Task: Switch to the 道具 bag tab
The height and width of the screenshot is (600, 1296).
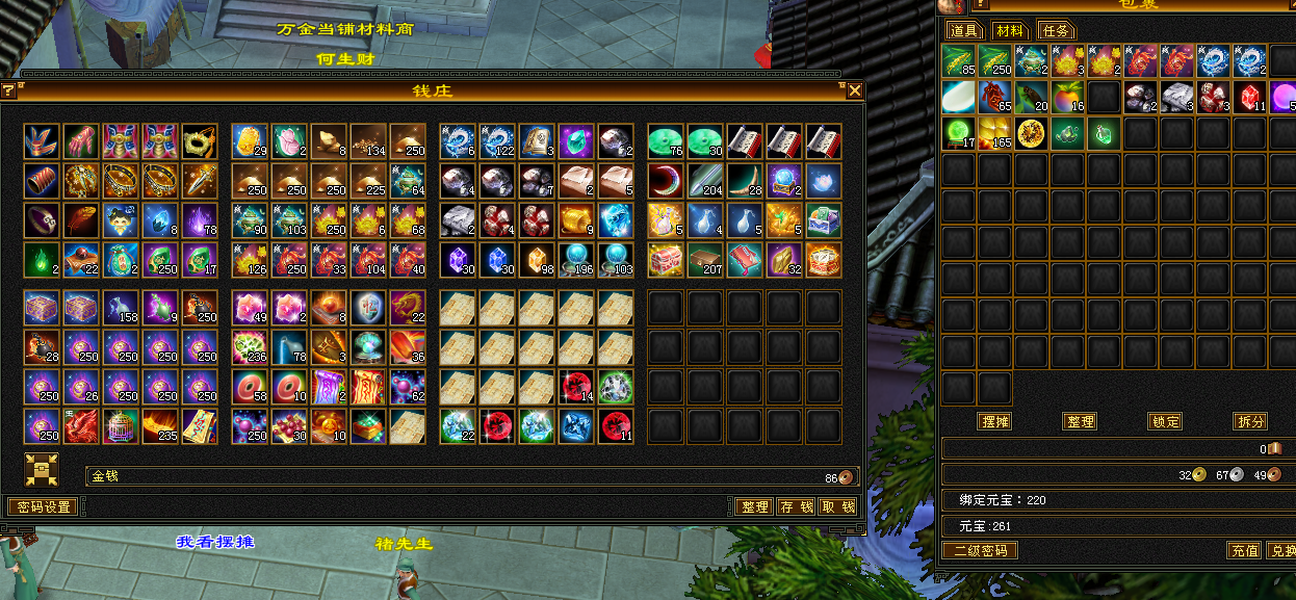Action: click(x=965, y=30)
